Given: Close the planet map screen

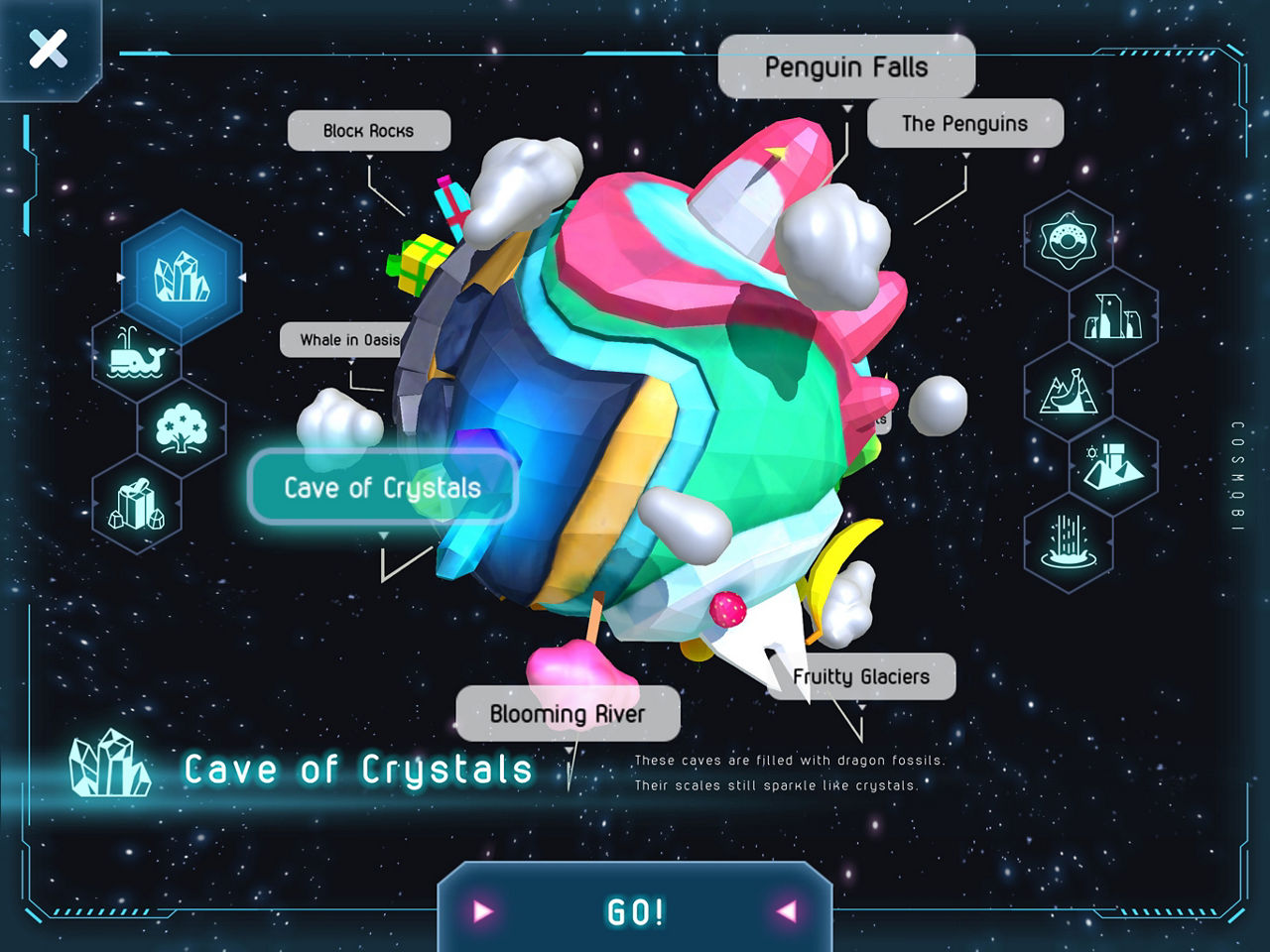Looking at the screenshot, I should (48, 49).
